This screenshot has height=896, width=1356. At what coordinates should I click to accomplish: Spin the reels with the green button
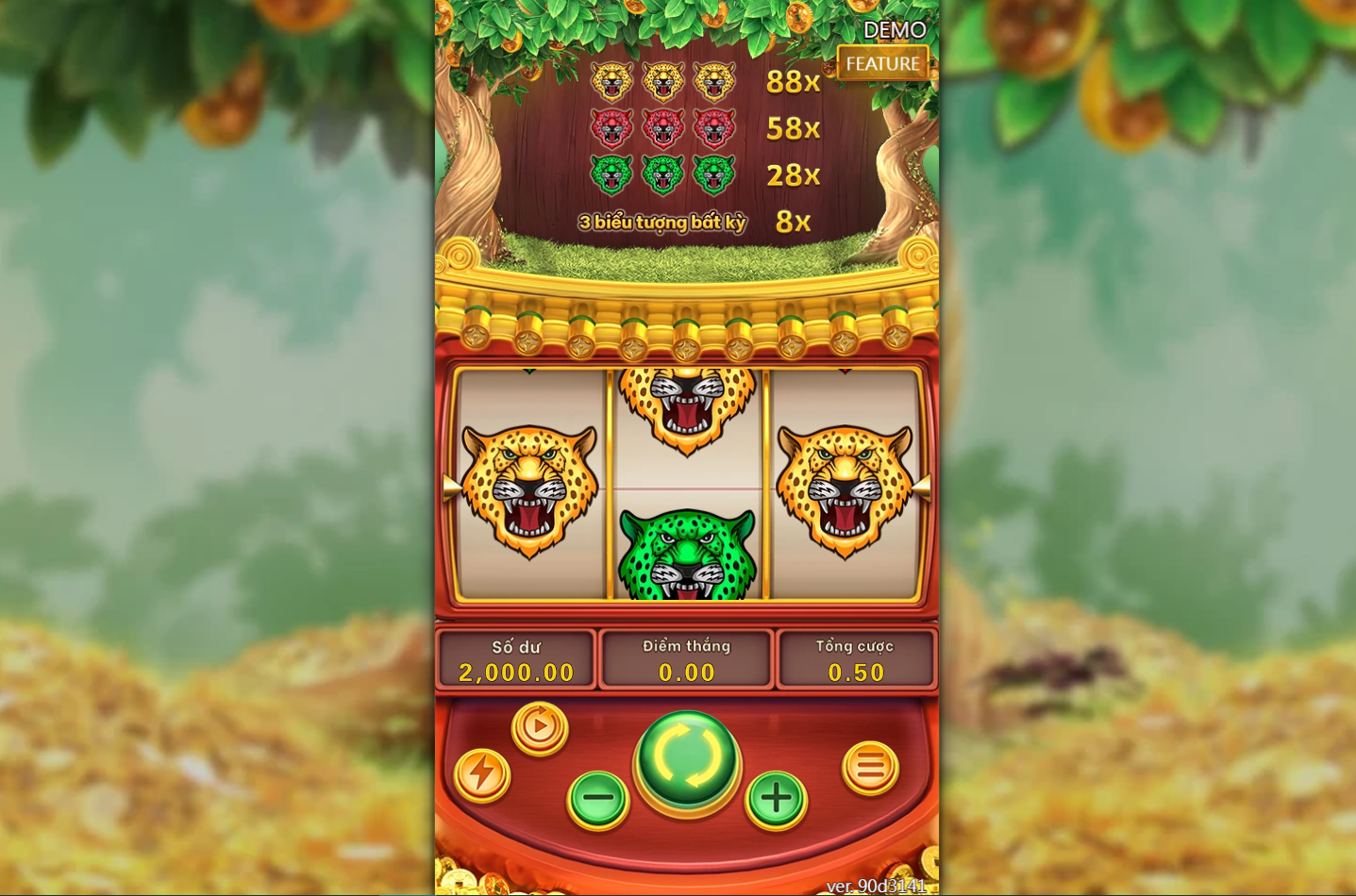(687, 757)
